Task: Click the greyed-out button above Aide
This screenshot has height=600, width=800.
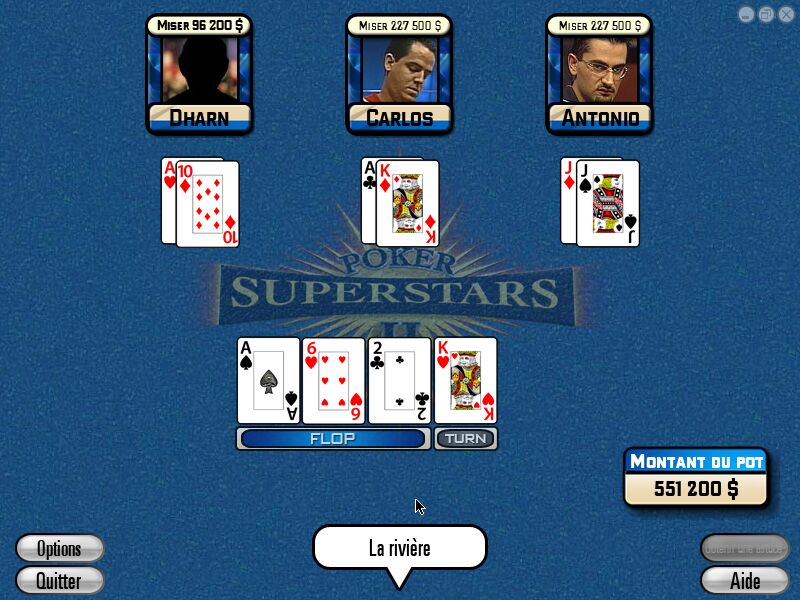Action: [x=745, y=548]
